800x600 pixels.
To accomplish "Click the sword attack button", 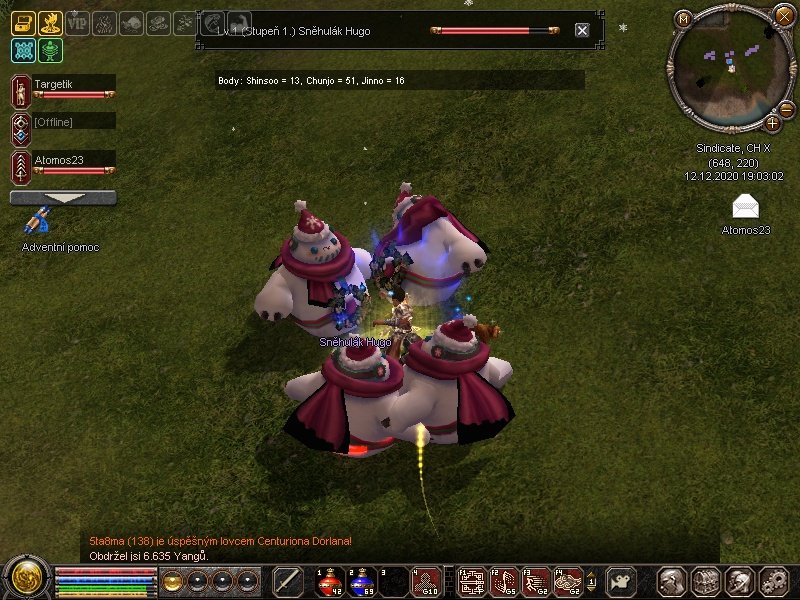I will tap(288, 581).
